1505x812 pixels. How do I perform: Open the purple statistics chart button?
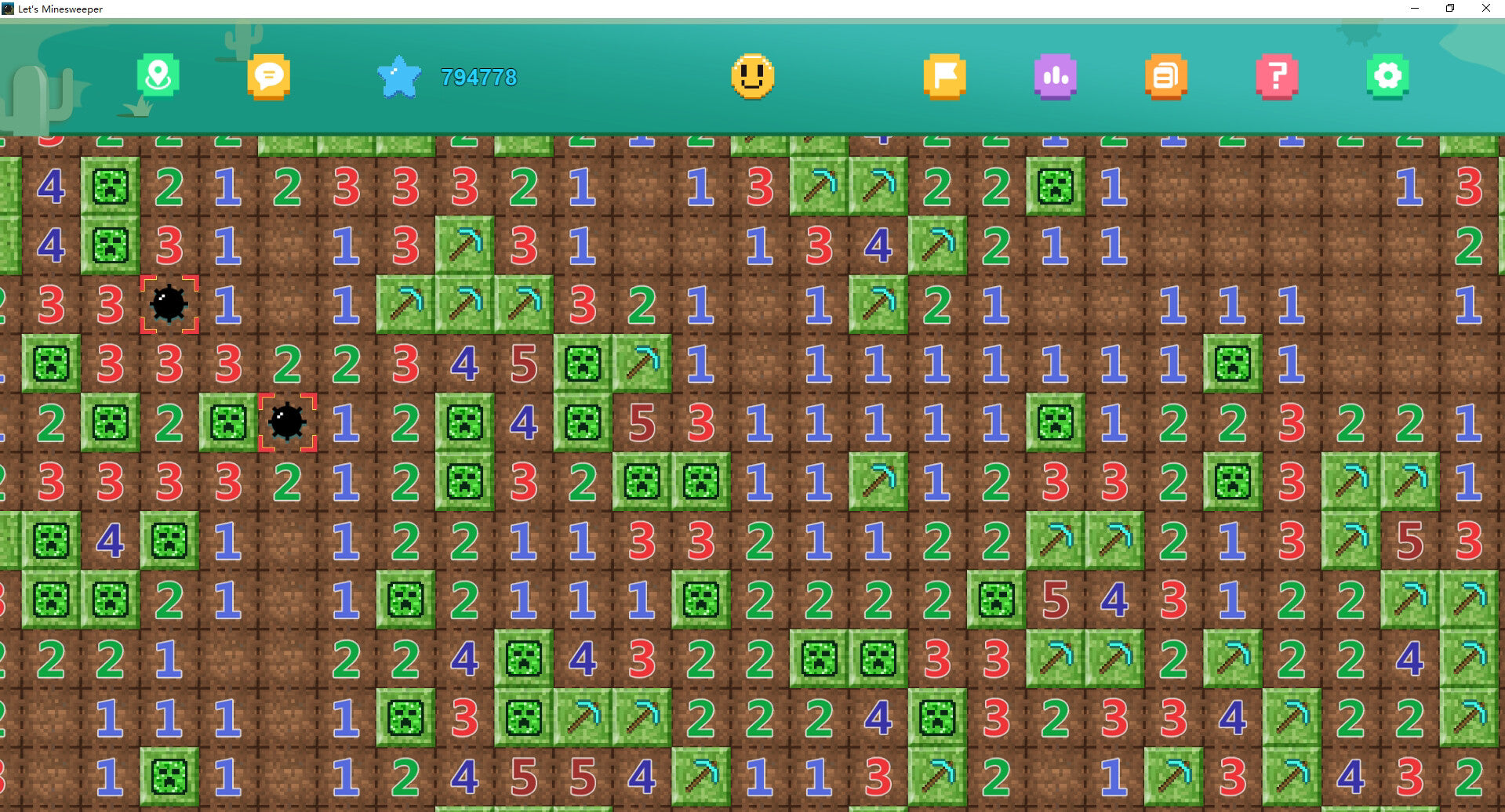click(1055, 76)
